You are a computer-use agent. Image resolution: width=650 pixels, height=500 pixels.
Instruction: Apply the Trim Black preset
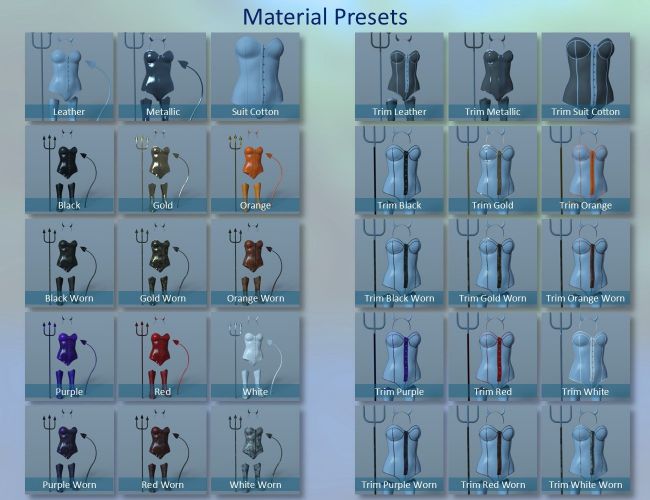click(398, 170)
